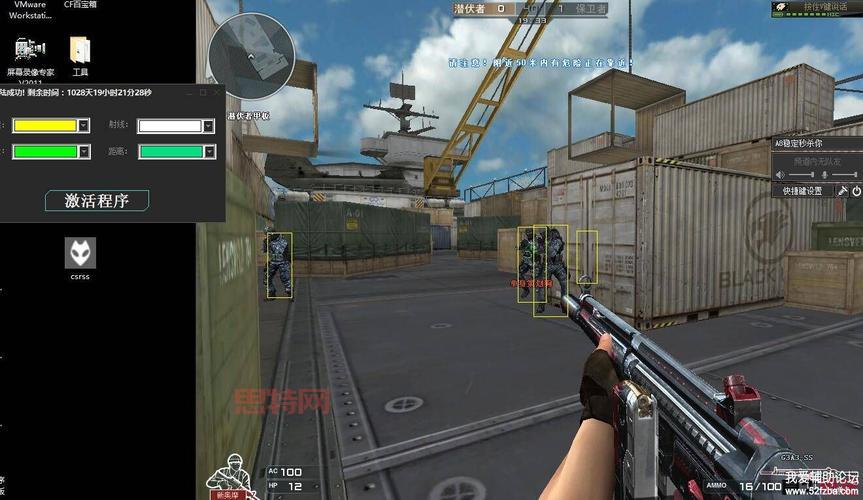Open the yellow color dropdown
863x500 pixels.
83,126
